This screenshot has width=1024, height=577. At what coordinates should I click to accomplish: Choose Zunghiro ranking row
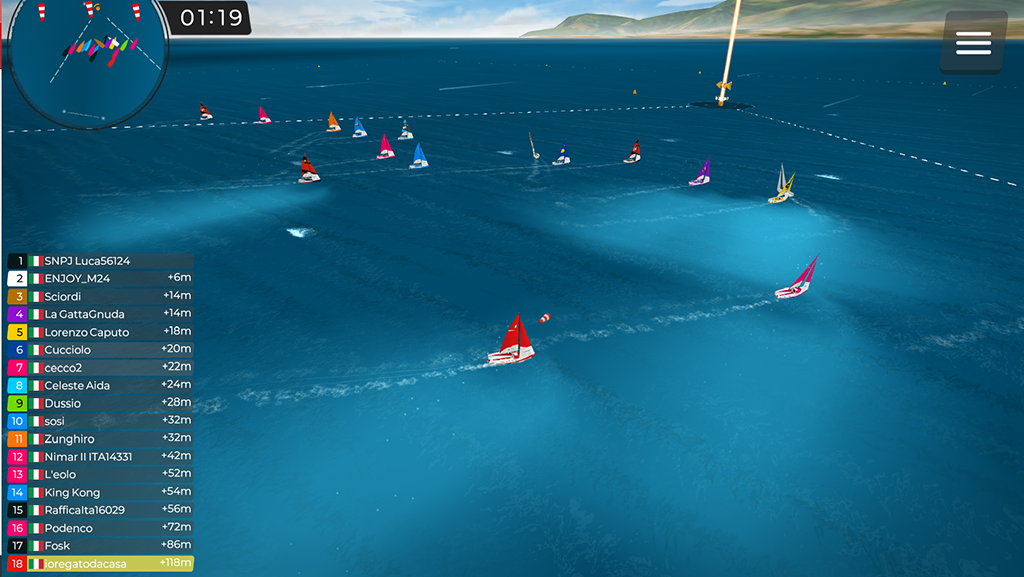(x=100, y=439)
